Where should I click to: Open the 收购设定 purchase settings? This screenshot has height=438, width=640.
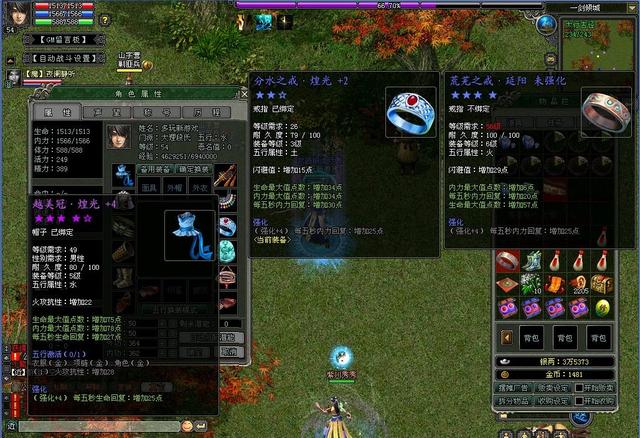557,401
